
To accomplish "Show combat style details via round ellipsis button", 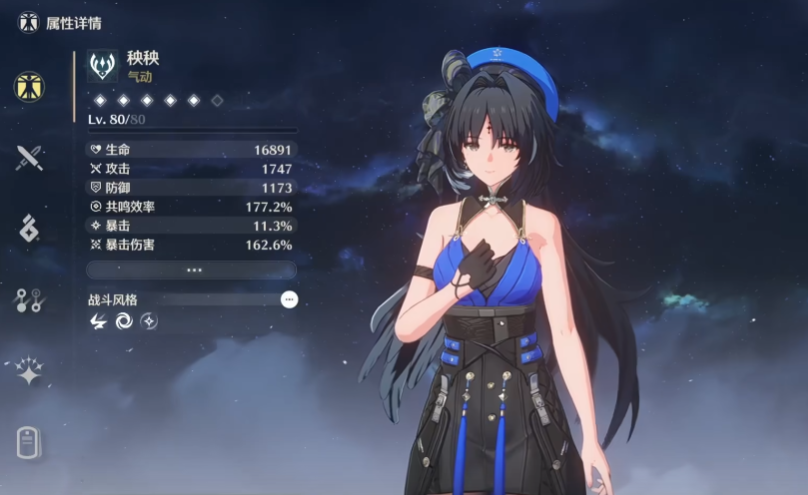I will (x=289, y=299).
